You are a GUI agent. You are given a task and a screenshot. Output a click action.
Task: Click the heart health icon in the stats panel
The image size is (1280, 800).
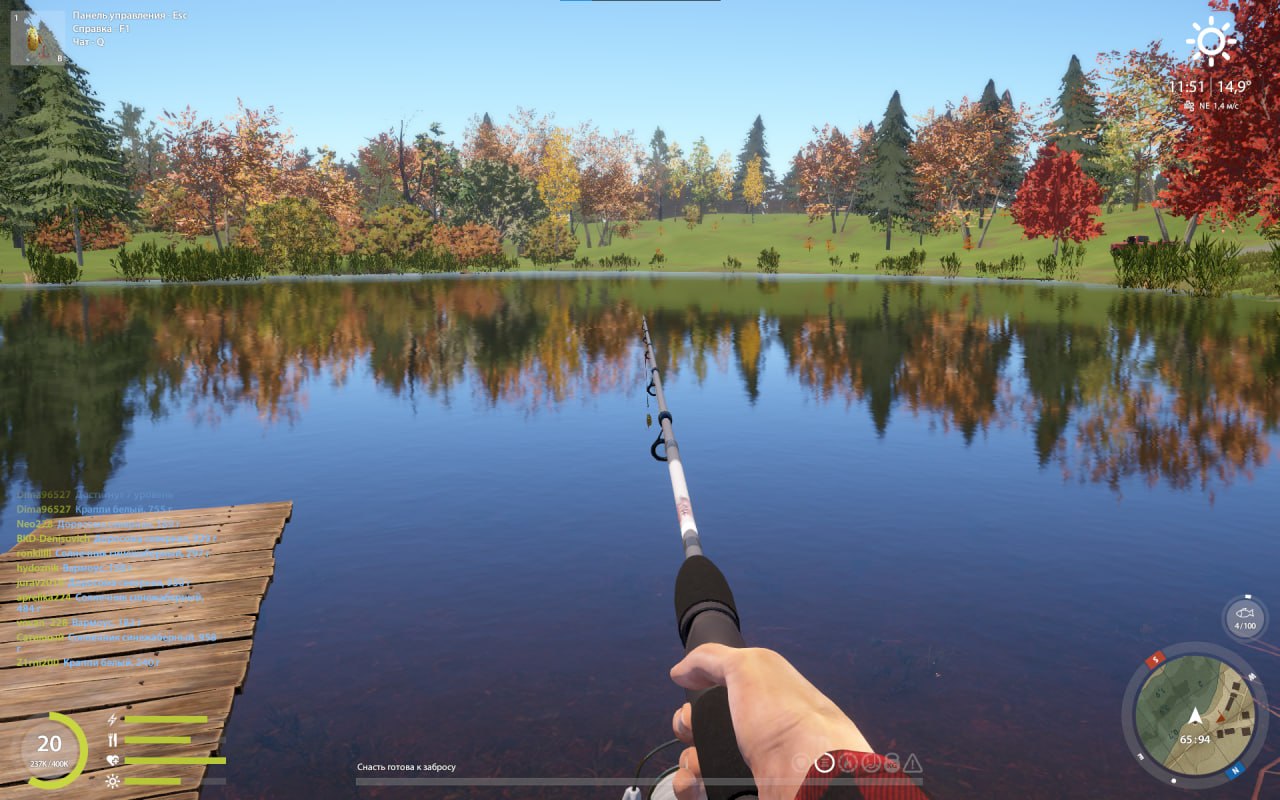point(112,760)
